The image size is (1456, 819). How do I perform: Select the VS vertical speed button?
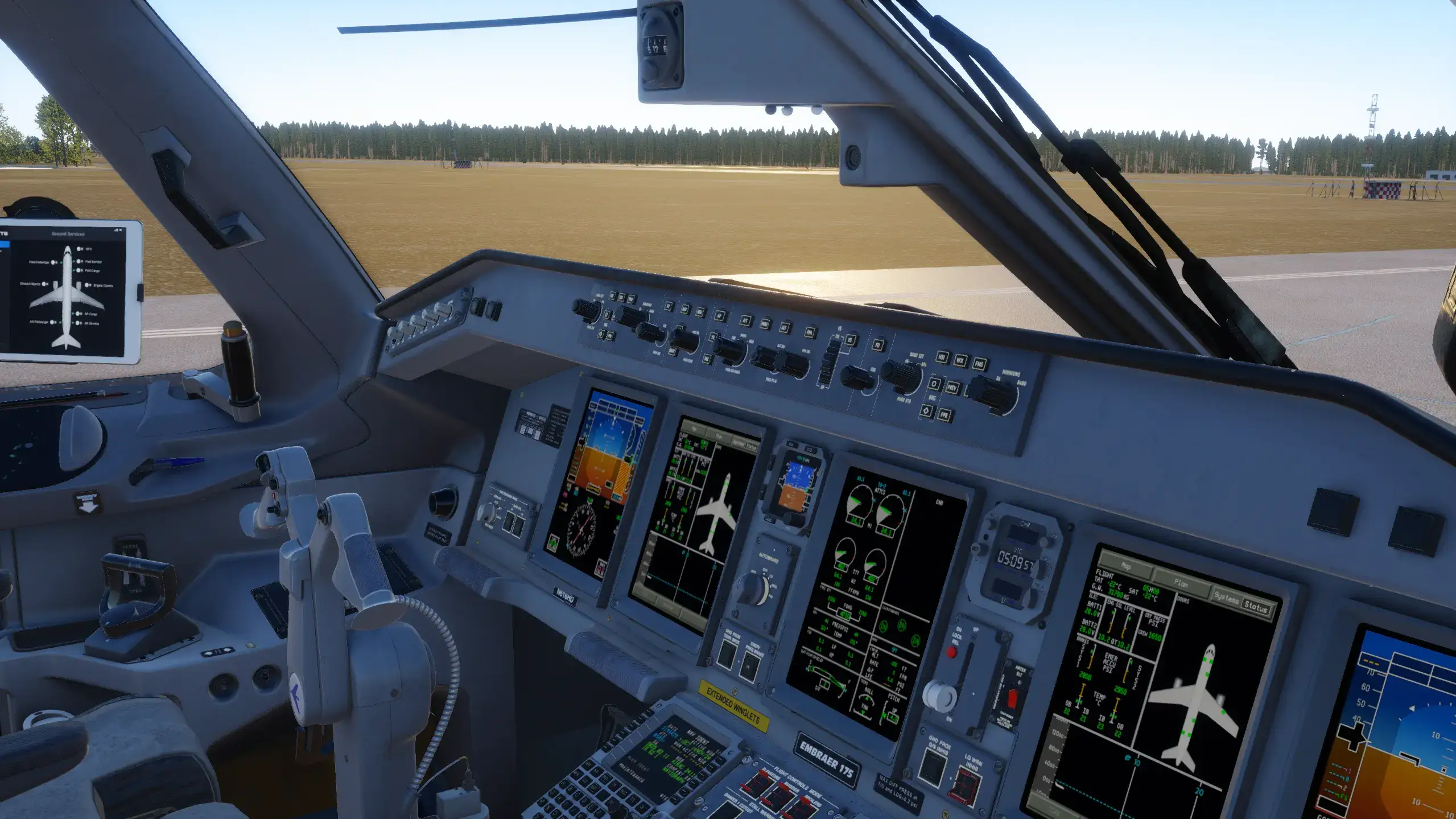click(851, 340)
